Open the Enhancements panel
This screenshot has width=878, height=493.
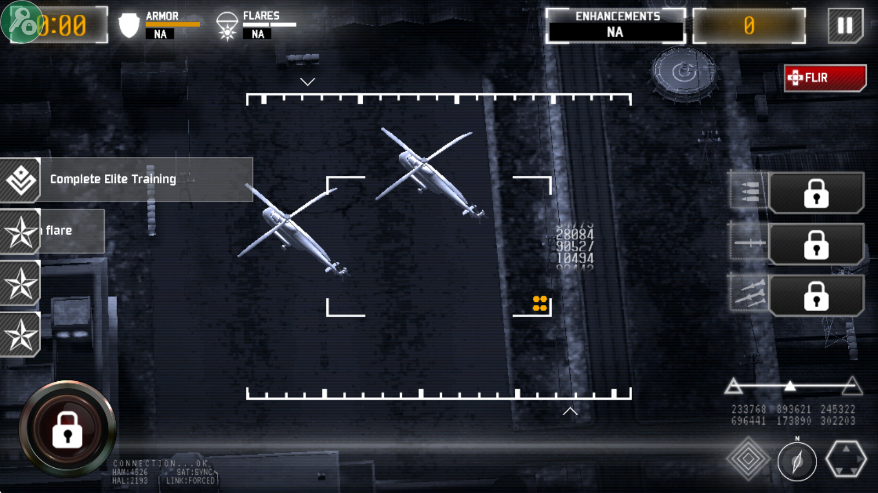click(616, 25)
